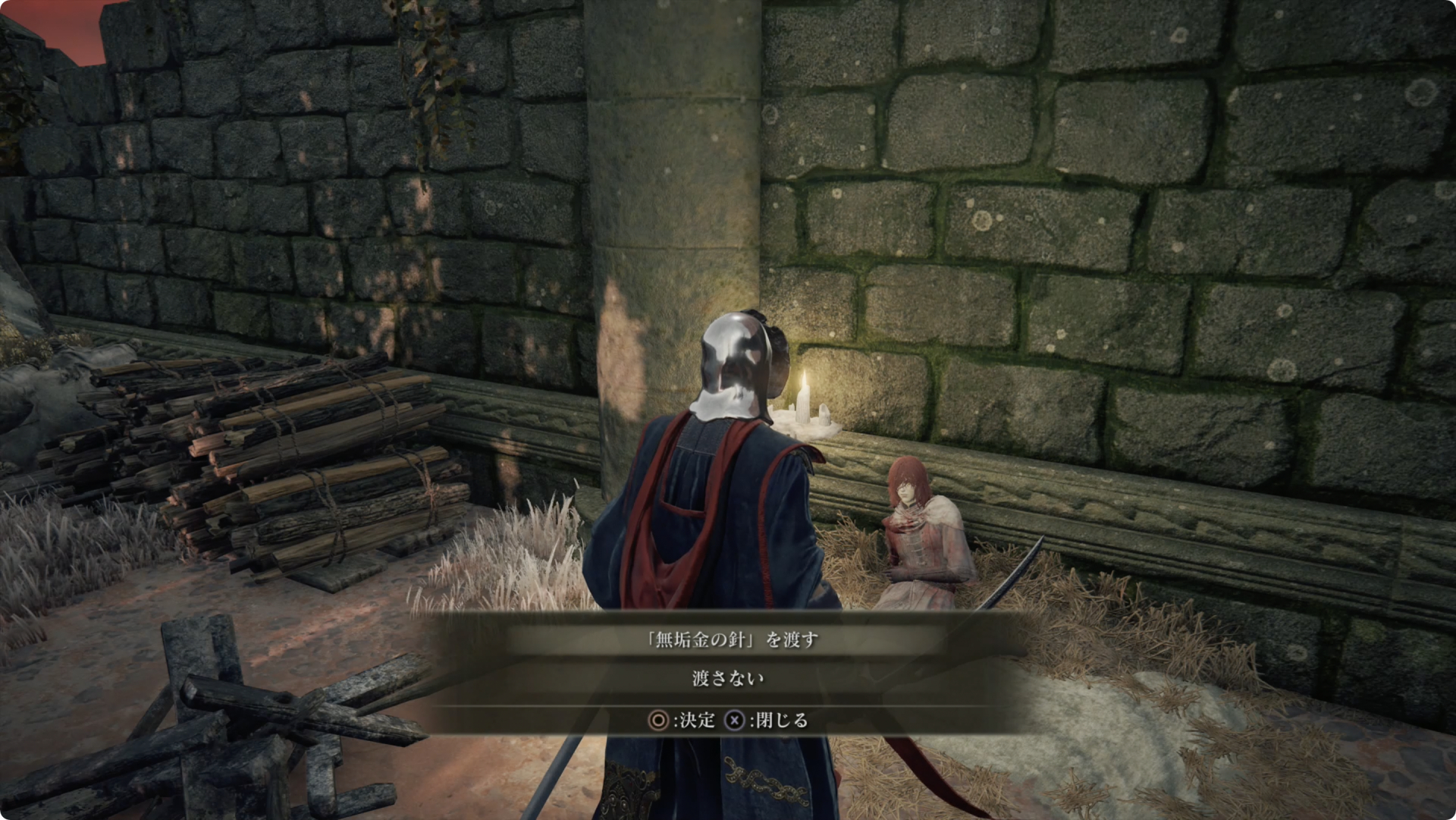Click the decline choice below the needle option
The width and height of the screenshot is (1456, 820).
(728, 679)
